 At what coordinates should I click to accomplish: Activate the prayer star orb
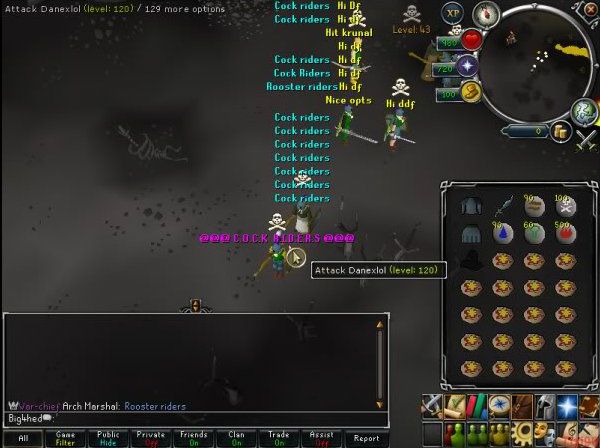(x=467, y=67)
